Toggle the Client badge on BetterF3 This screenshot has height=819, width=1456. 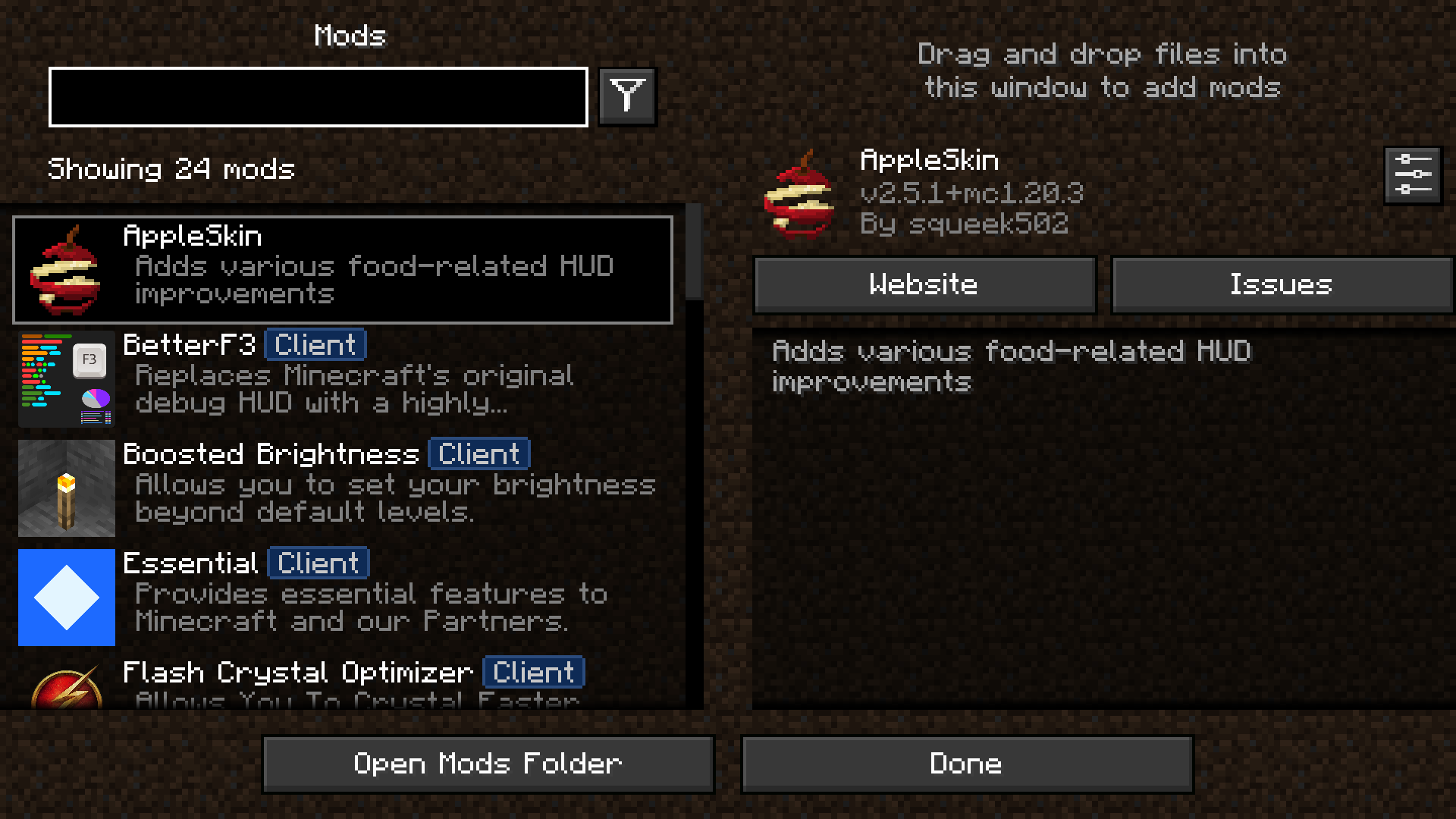315,344
